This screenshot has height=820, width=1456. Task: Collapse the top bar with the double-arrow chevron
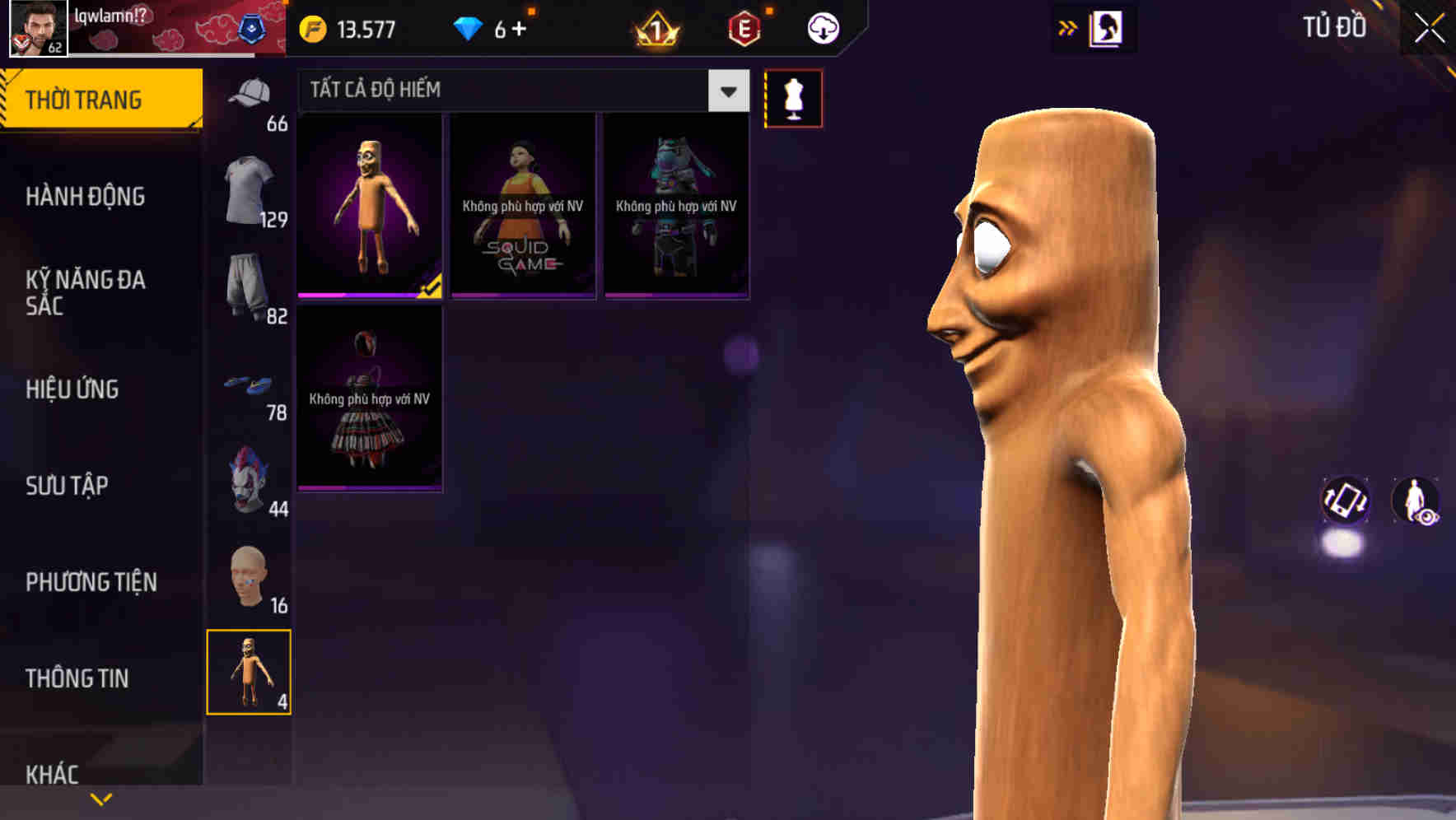1066,27
